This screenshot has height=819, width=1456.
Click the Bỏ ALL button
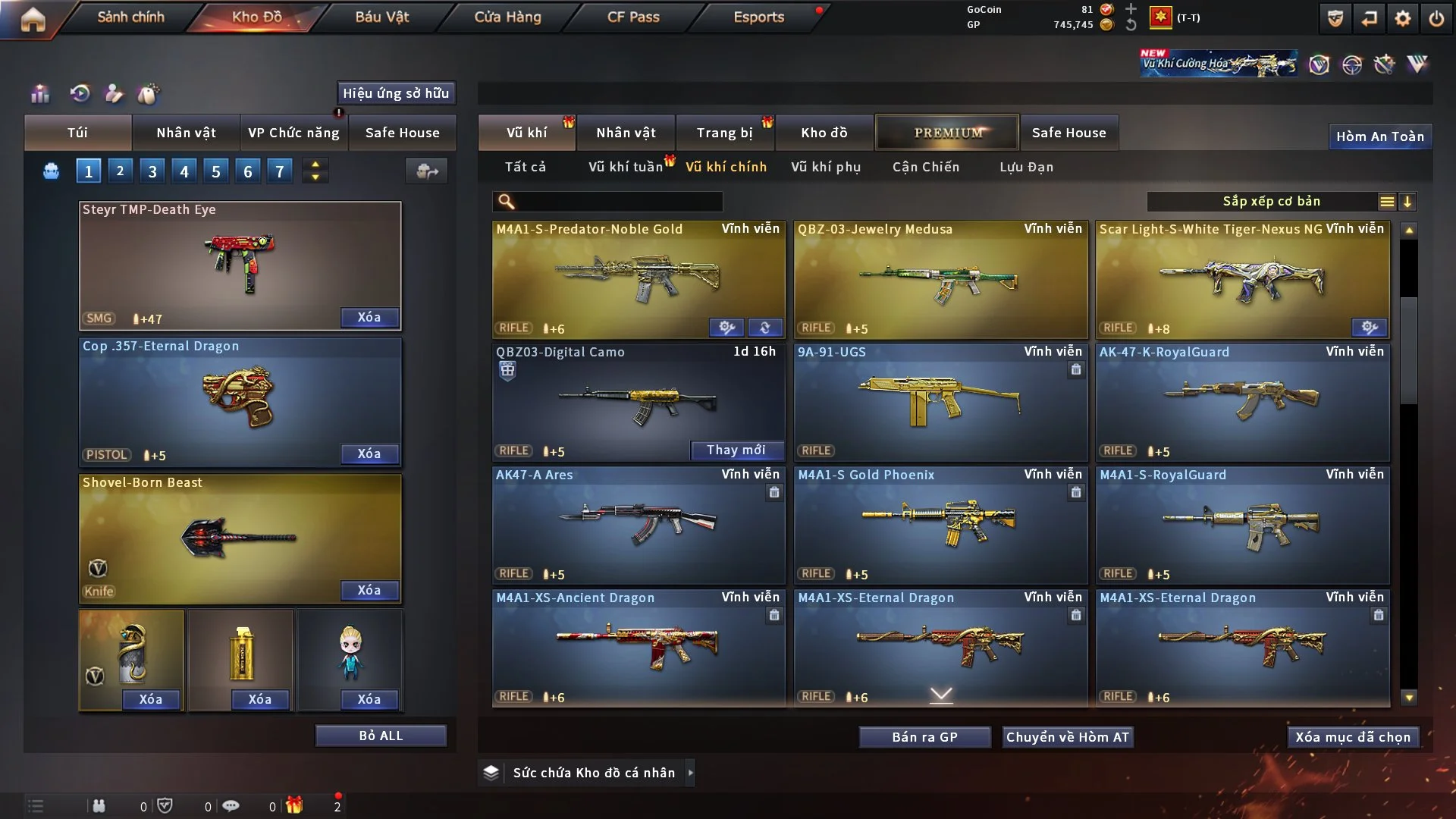point(381,736)
